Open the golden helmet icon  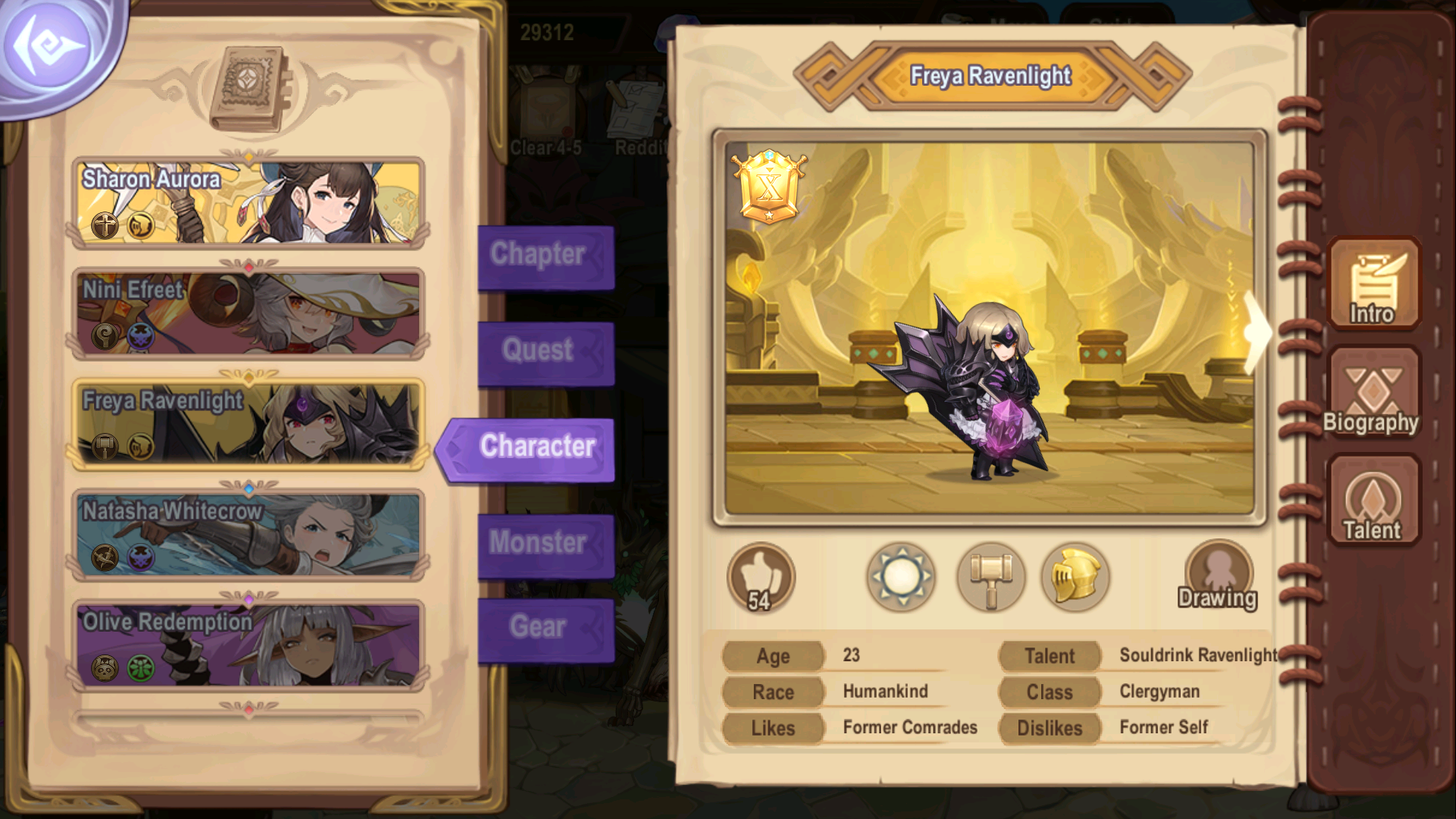(x=1076, y=577)
